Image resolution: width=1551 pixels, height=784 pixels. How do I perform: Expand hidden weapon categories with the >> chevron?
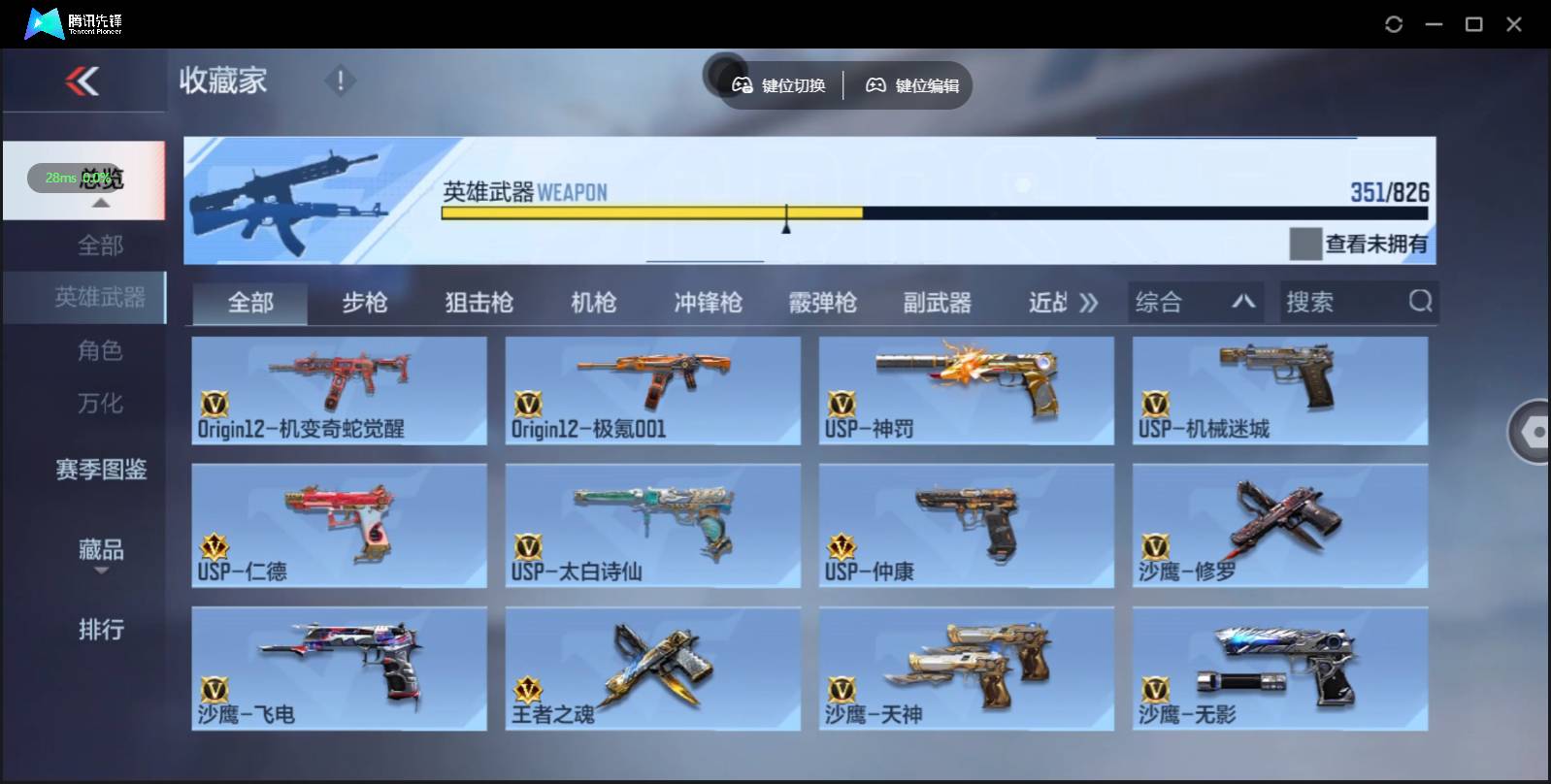pos(1089,302)
